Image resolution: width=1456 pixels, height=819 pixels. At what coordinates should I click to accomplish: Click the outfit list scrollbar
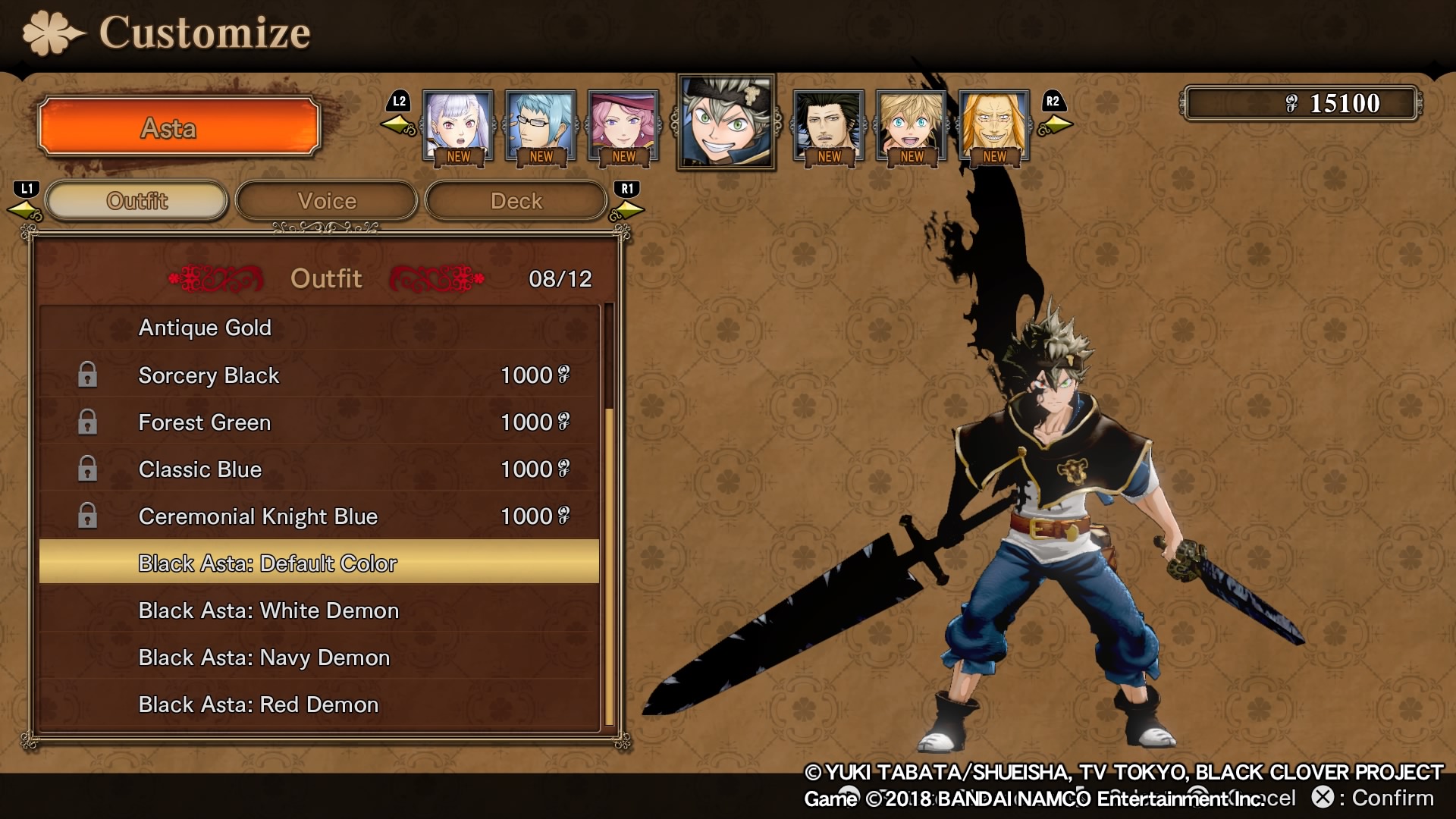(609, 565)
